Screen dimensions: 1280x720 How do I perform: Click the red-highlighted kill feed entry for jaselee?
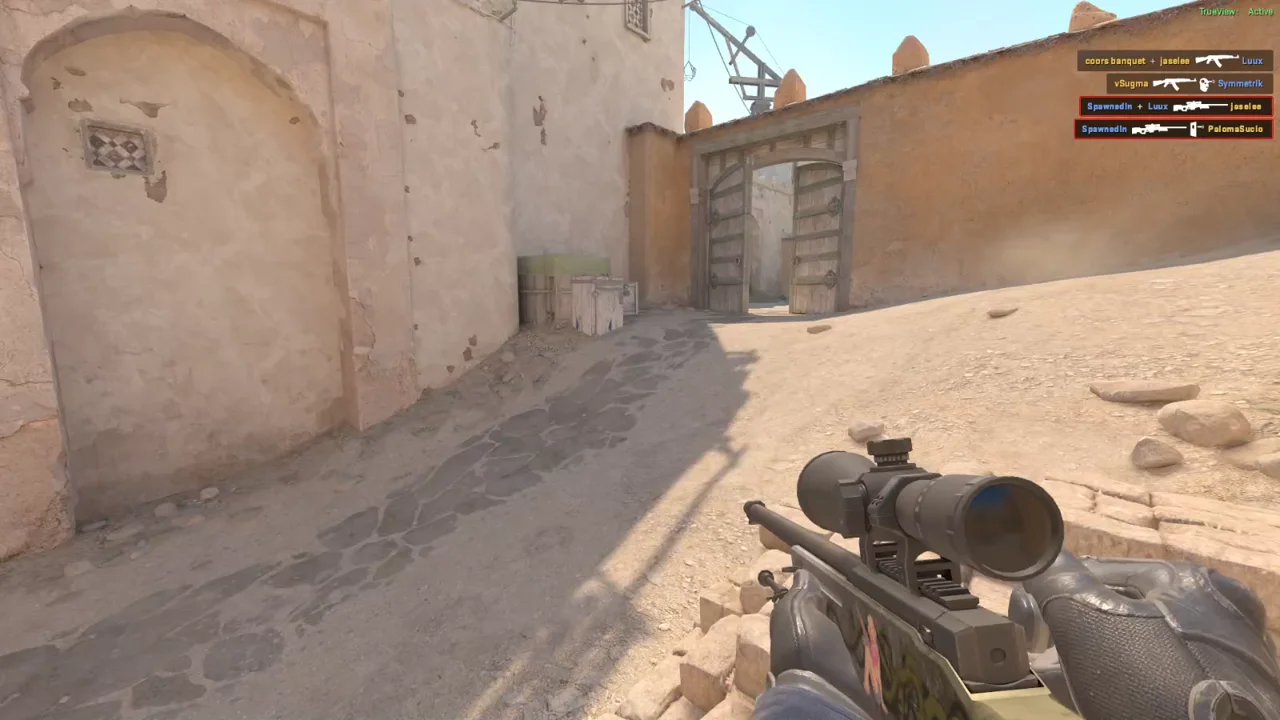pos(1175,106)
